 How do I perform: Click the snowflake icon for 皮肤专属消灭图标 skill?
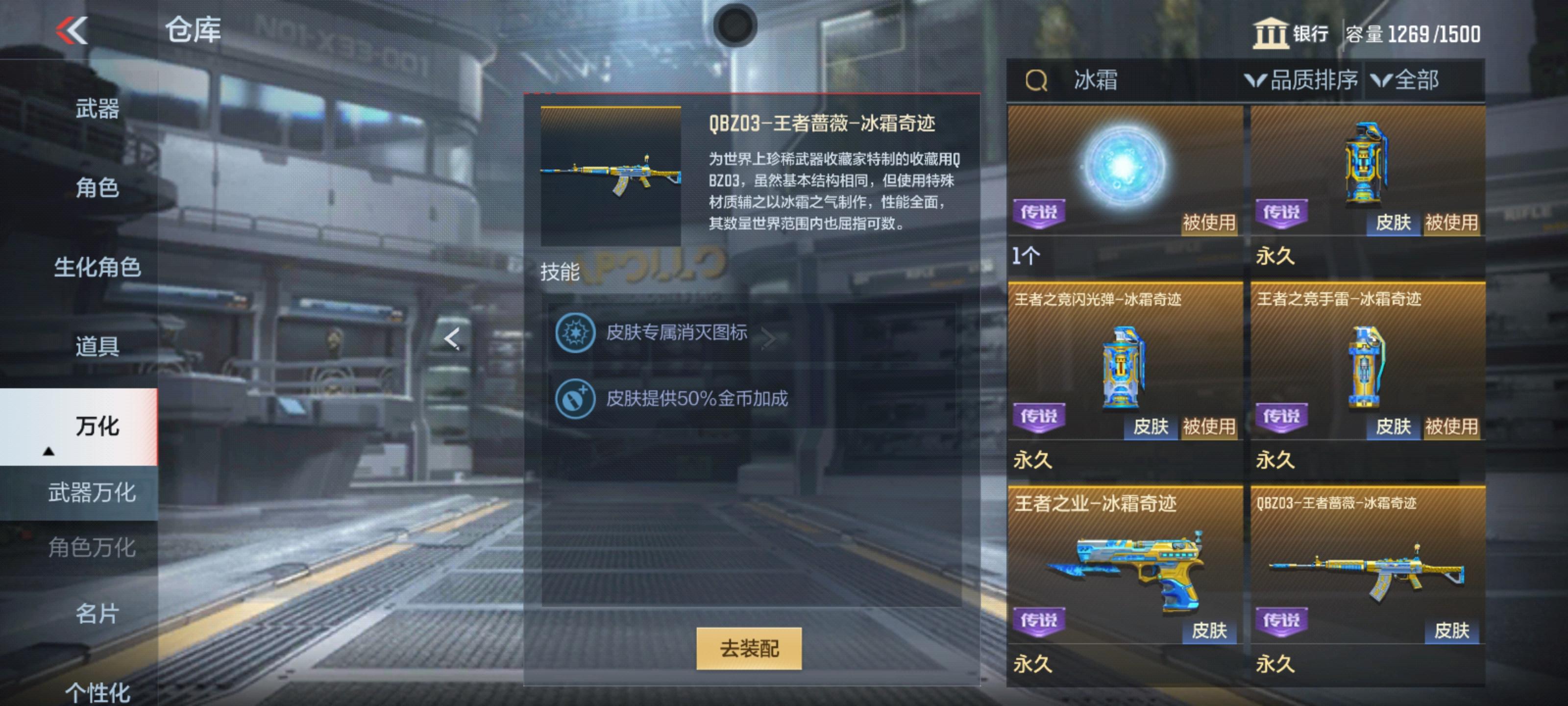[575, 333]
